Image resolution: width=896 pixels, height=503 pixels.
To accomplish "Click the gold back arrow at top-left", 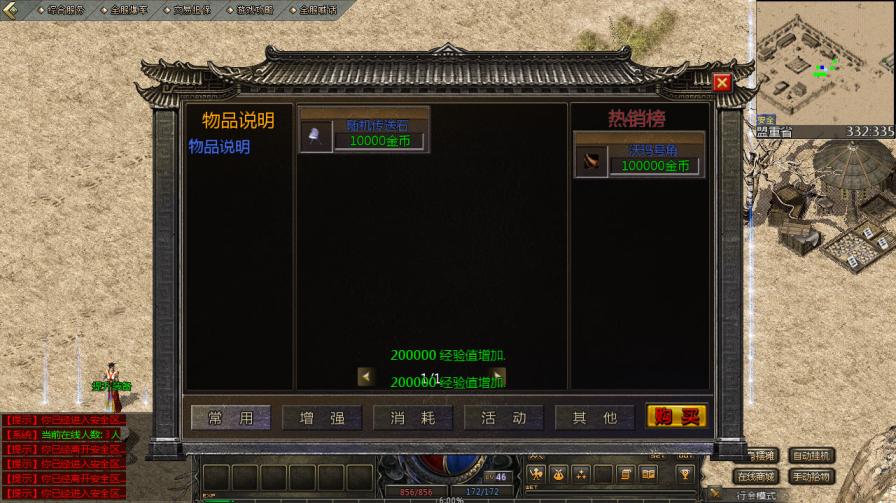I will 12,9.
